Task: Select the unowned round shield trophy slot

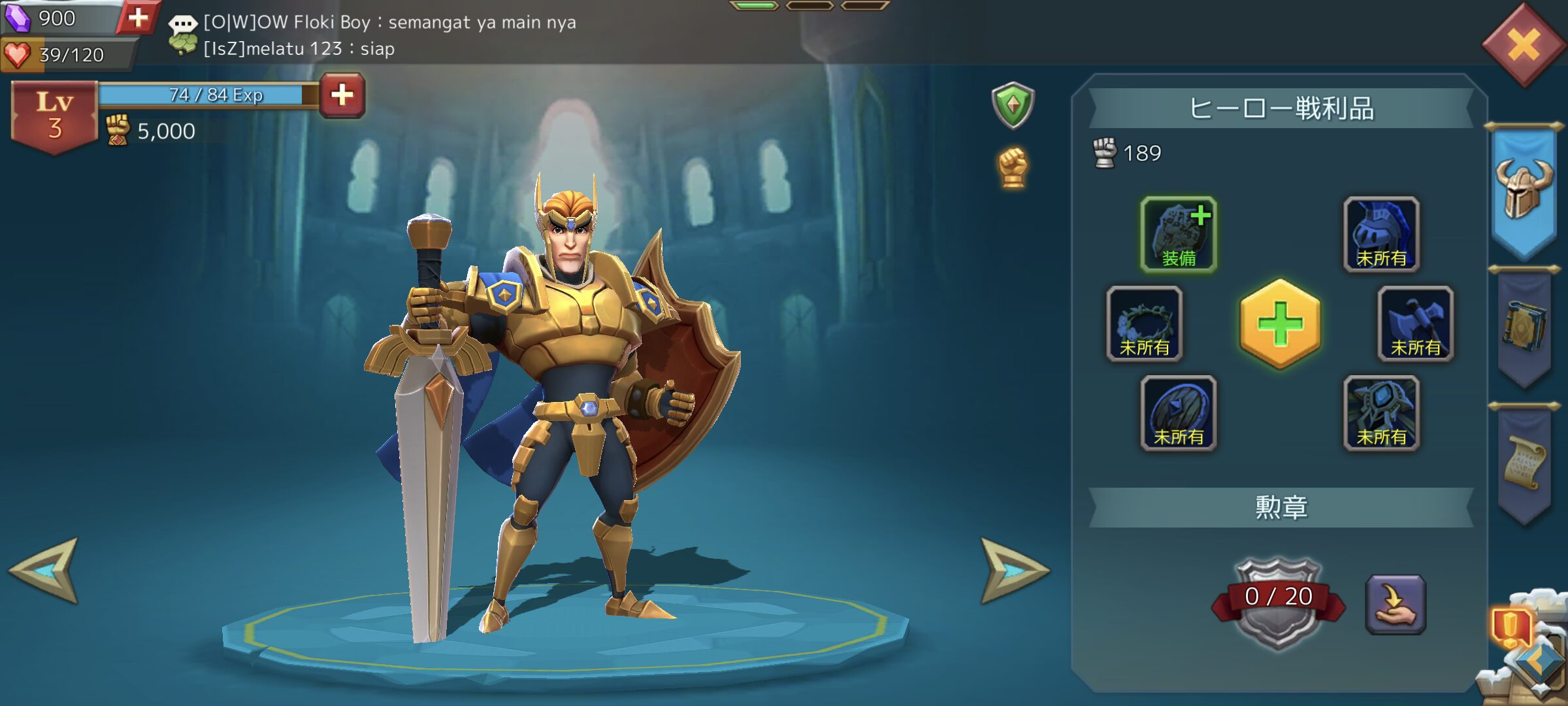Action: (x=1179, y=413)
